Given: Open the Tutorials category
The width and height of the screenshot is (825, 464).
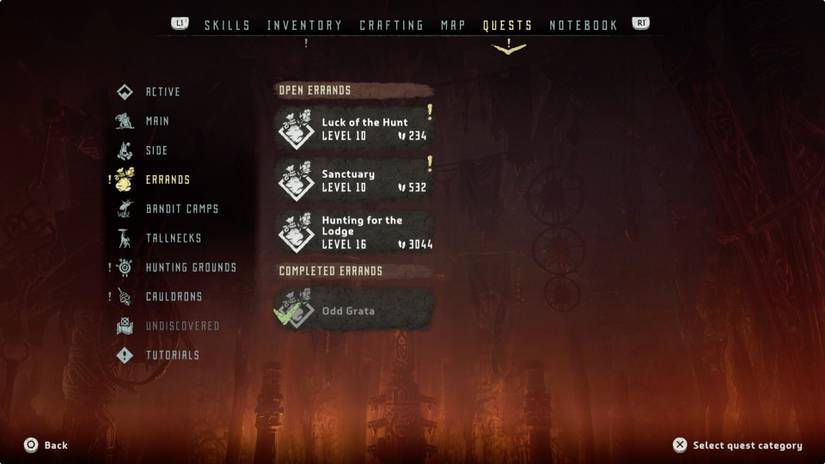Looking at the screenshot, I should (x=172, y=355).
